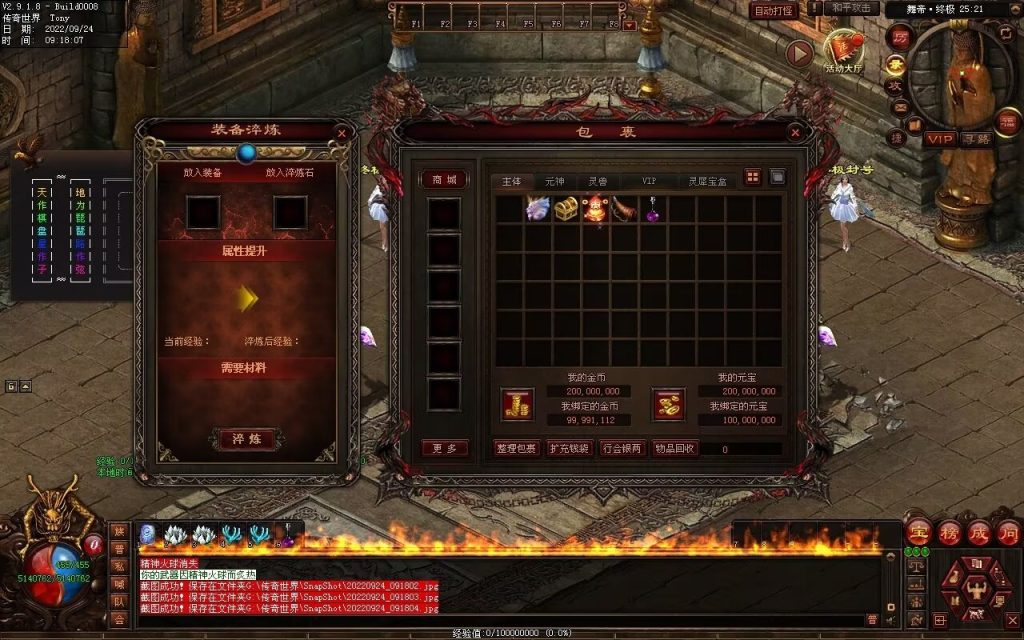Open 行会银两 guild silver

point(622,448)
